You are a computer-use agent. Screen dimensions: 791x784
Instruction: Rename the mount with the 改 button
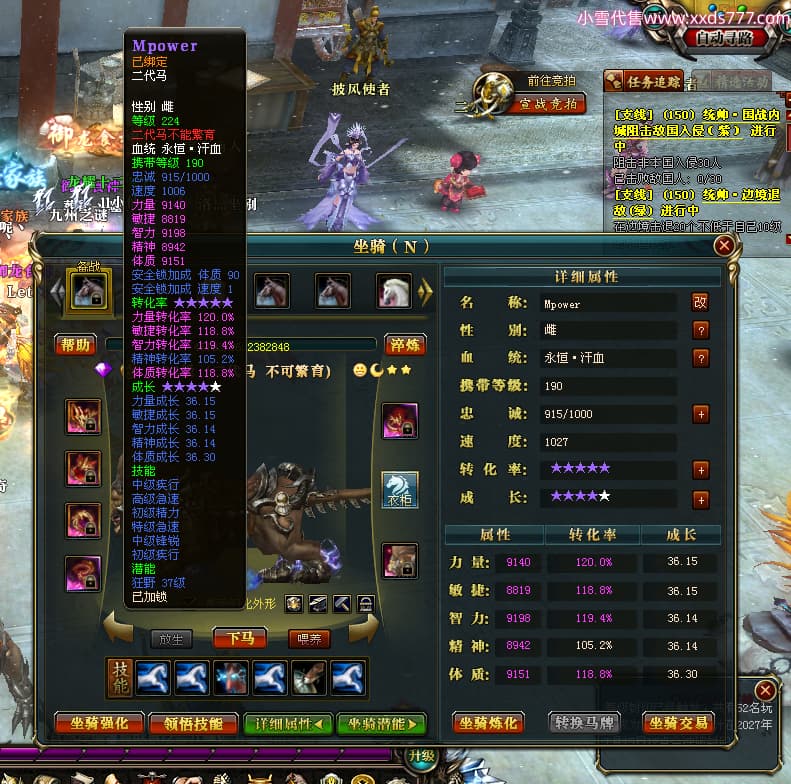click(x=700, y=302)
